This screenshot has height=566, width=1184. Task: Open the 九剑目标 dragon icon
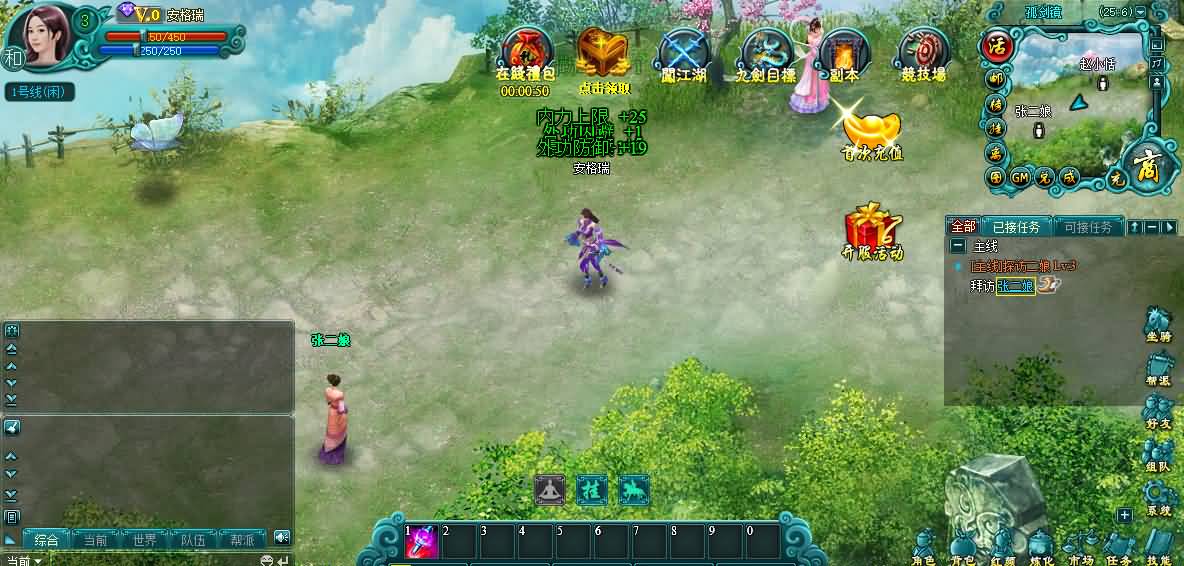[x=765, y=52]
